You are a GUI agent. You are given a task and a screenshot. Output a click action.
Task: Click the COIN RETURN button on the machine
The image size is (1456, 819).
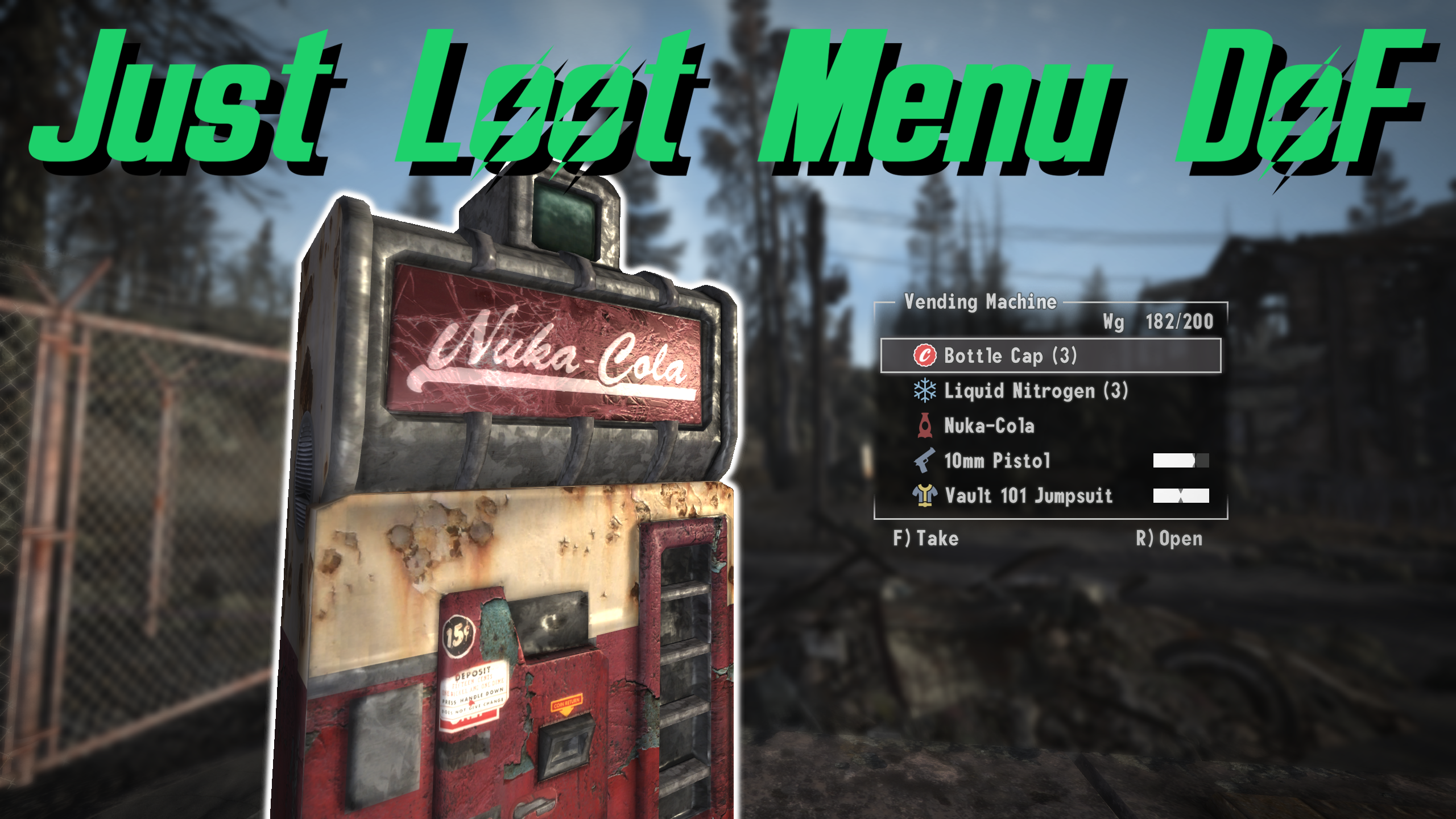(565, 704)
